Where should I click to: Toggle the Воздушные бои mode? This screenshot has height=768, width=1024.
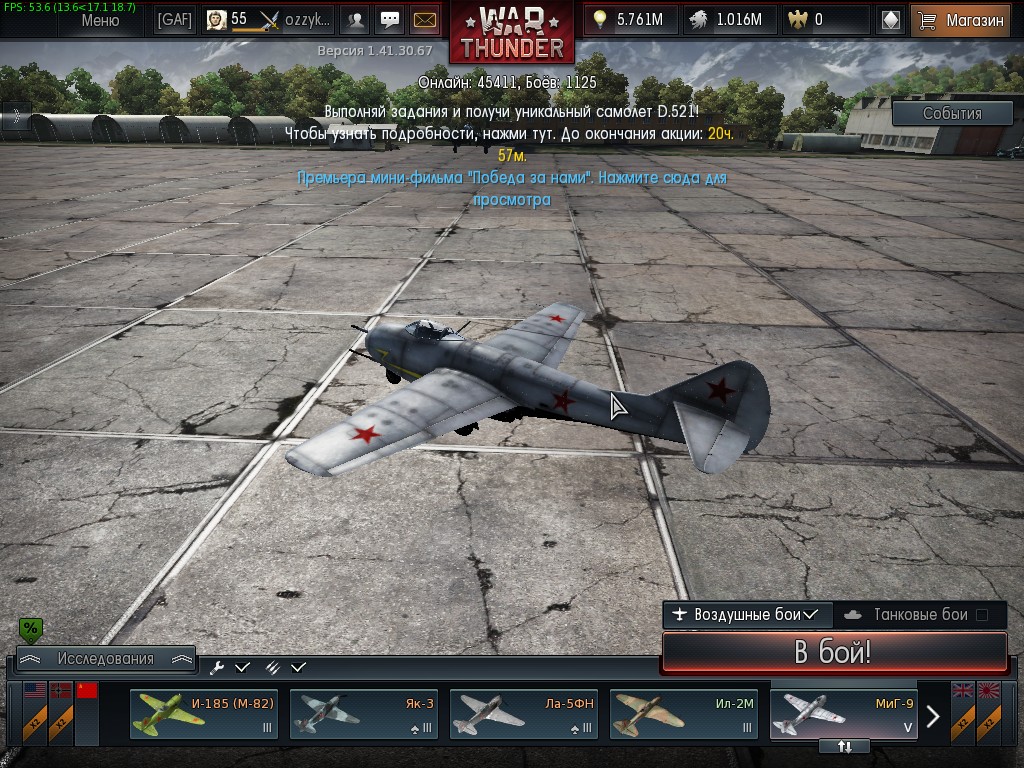pyautogui.click(x=747, y=614)
